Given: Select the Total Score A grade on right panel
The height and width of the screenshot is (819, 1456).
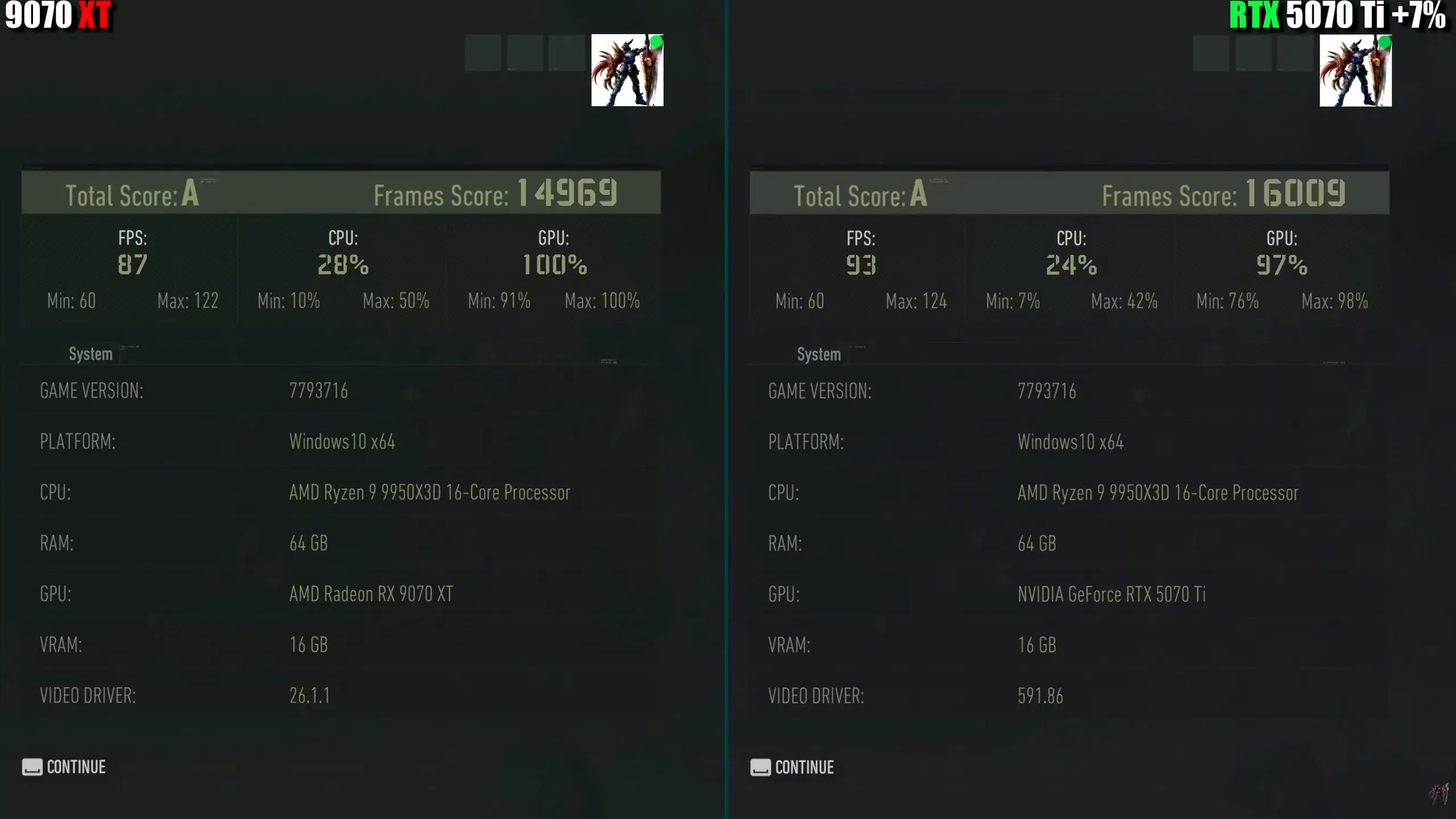Looking at the screenshot, I should click(x=919, y=193).
